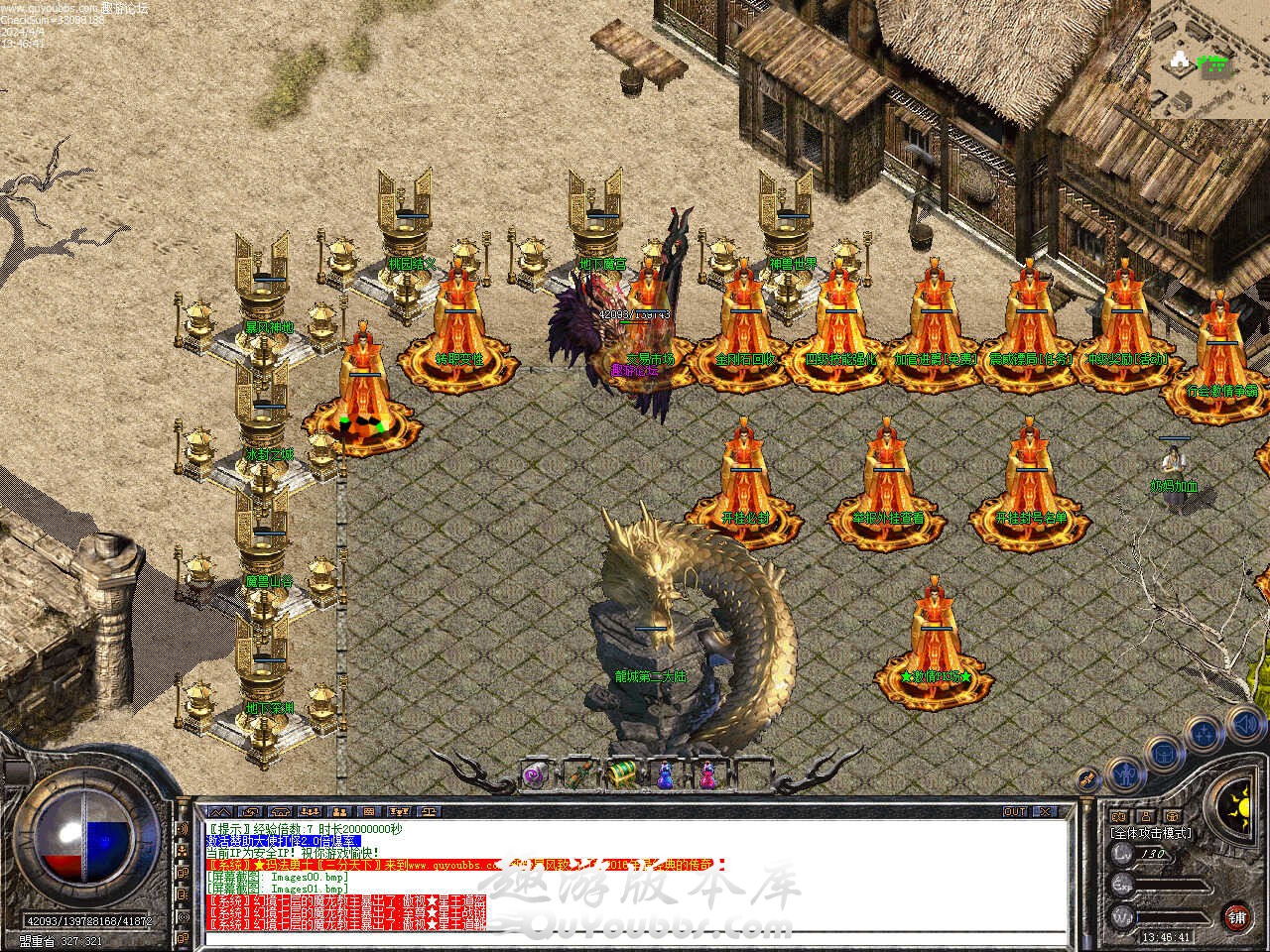
Task: Select the green and orange bundle belt slot
Action: coord(578,774)
